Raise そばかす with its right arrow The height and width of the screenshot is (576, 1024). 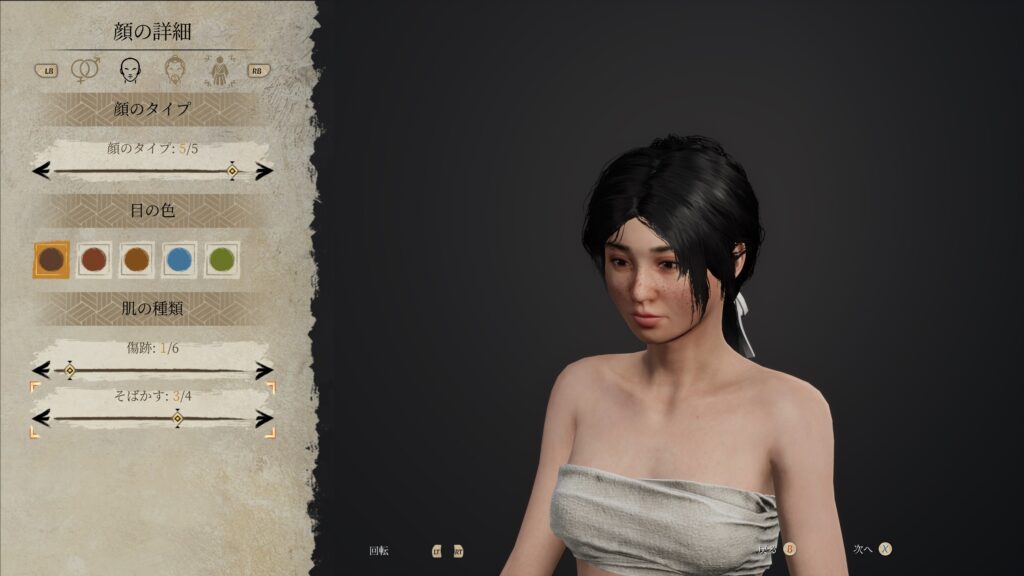pyautogui.click(x=264, y=418)
